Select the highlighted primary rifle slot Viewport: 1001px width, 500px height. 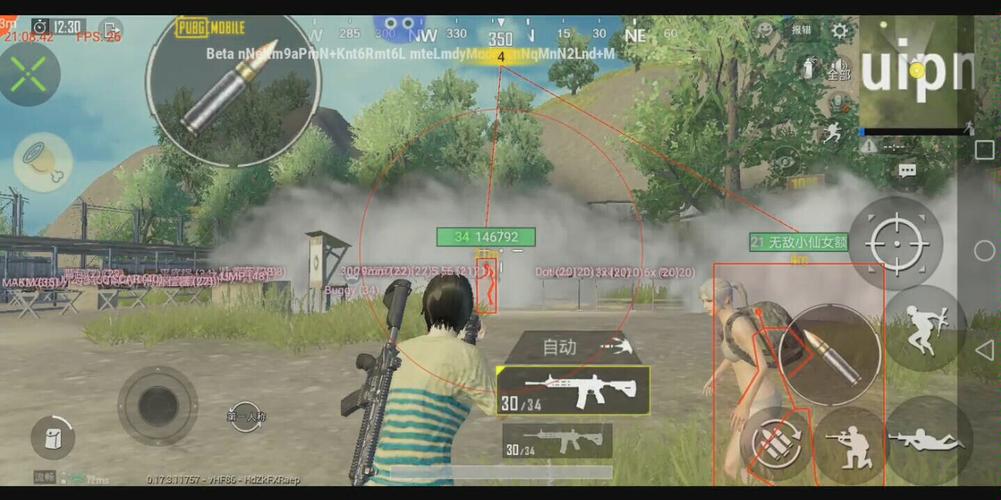click(573, 390)
